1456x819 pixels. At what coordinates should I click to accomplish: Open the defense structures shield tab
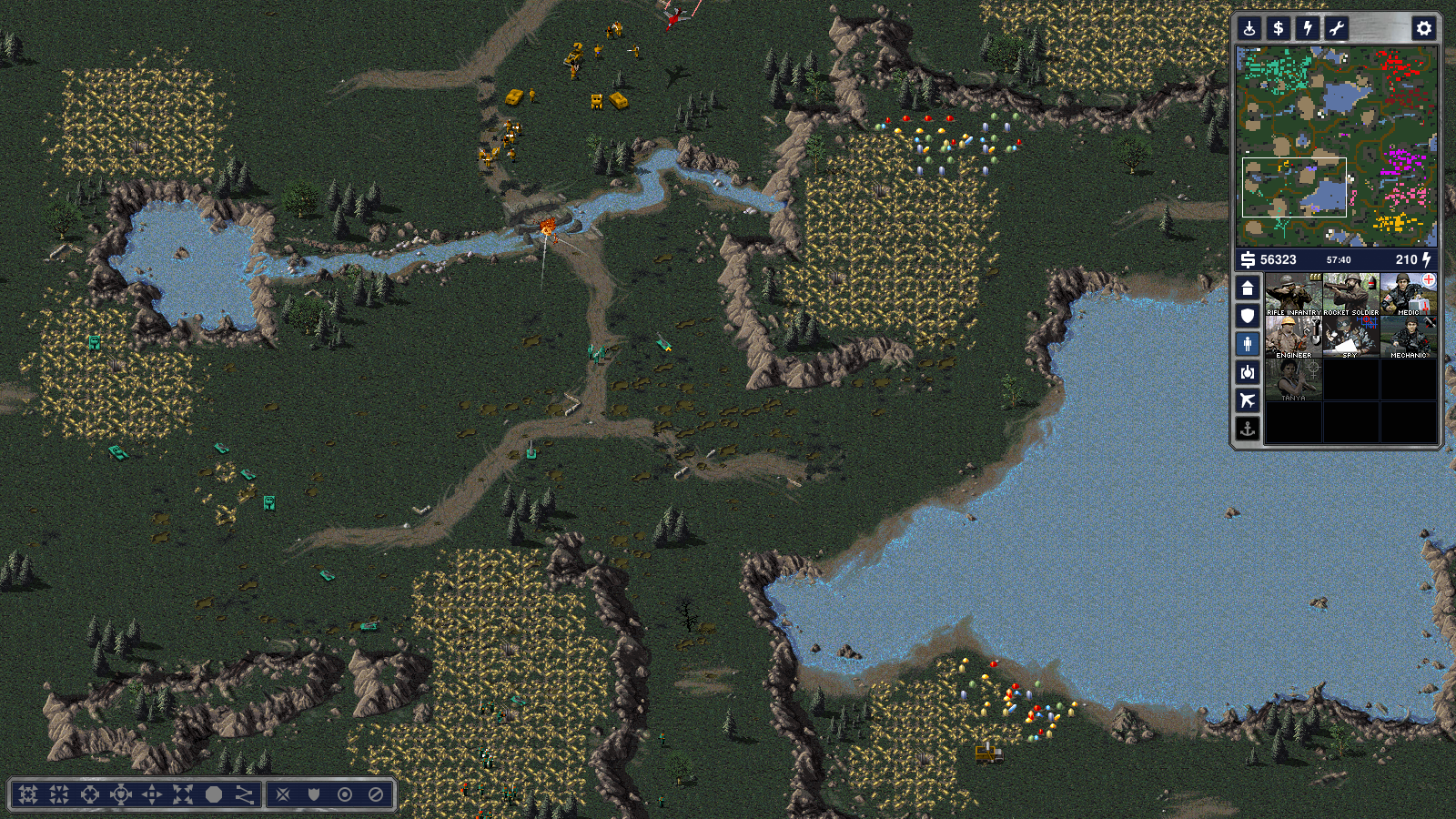[1248, 316]
